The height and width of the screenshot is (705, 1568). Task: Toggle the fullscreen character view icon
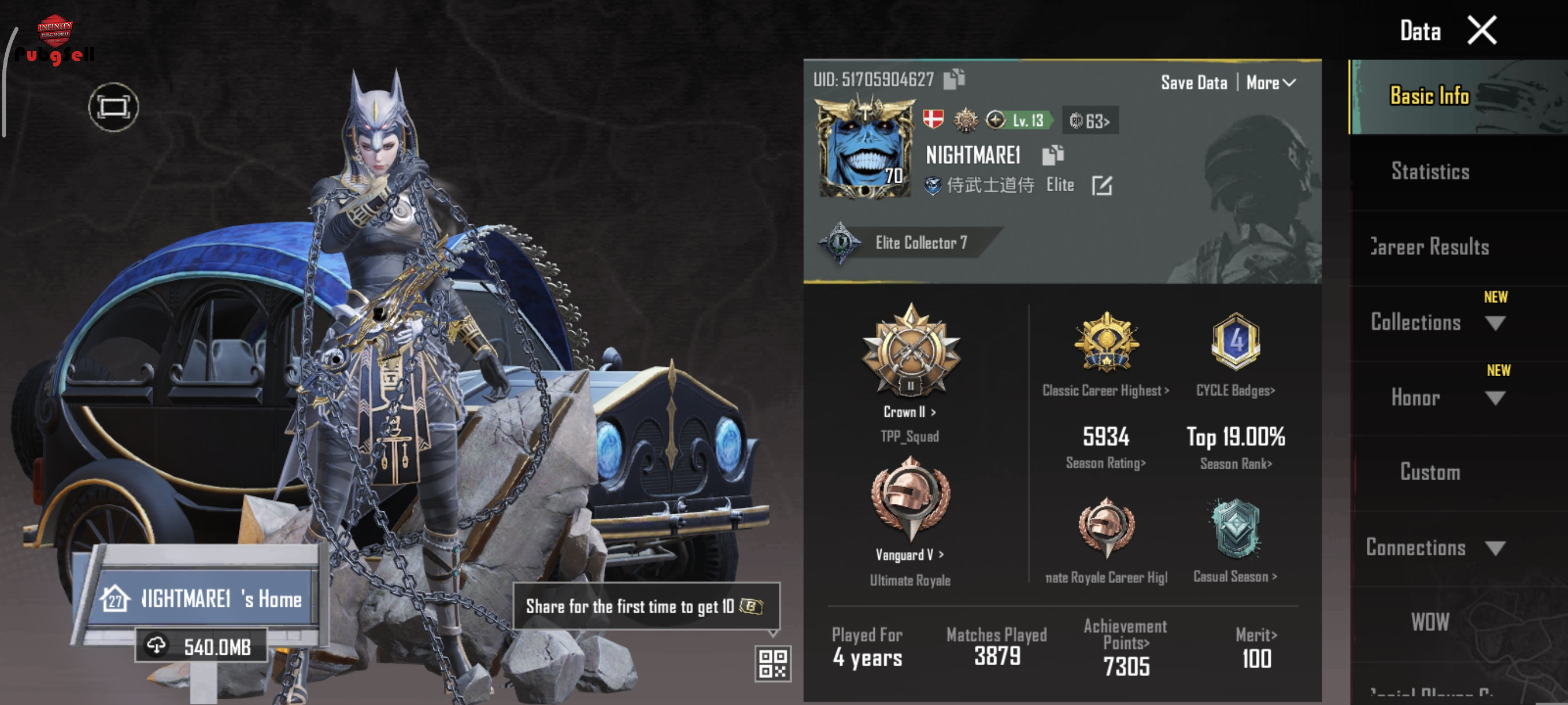(x=113, y=107)
